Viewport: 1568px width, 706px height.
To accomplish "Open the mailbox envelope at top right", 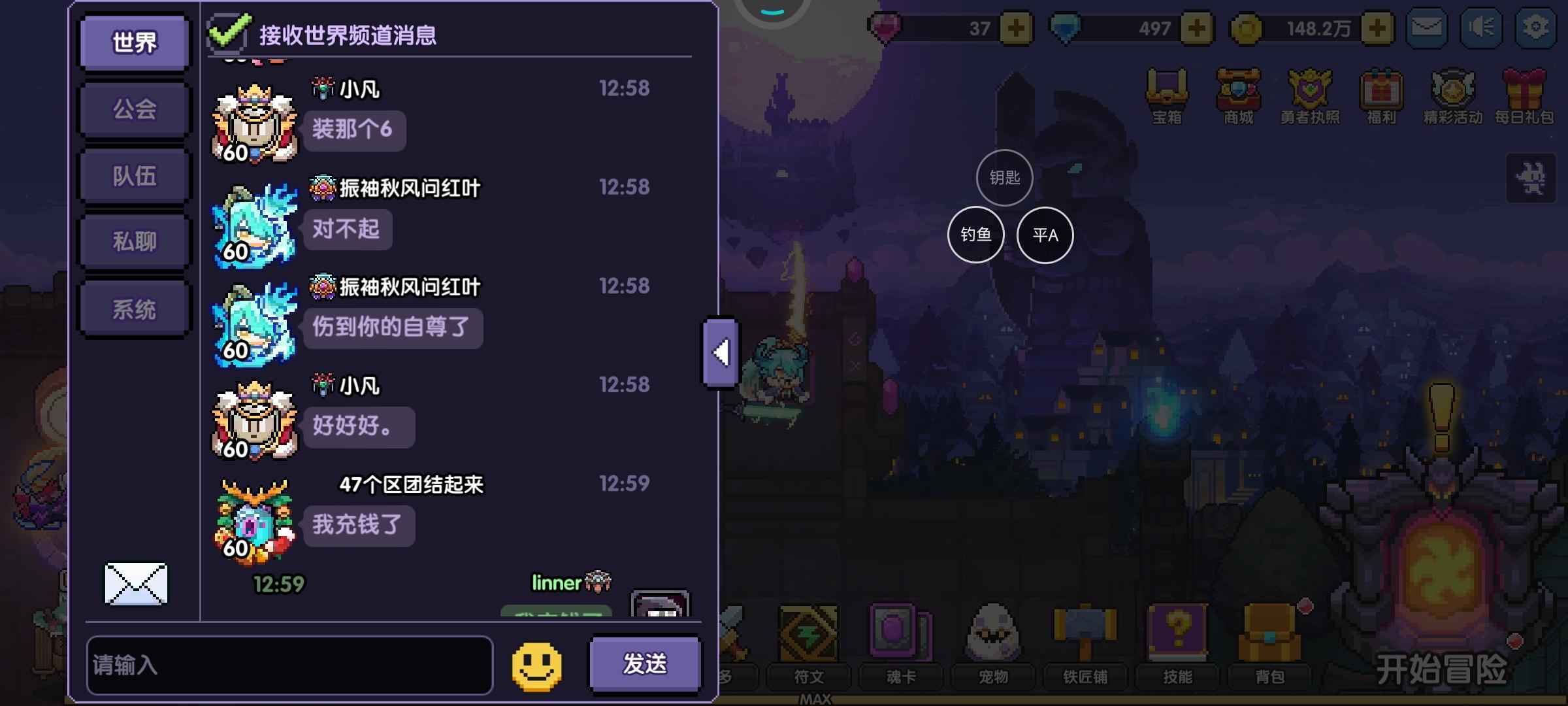I will click(x=1427, y=27).
